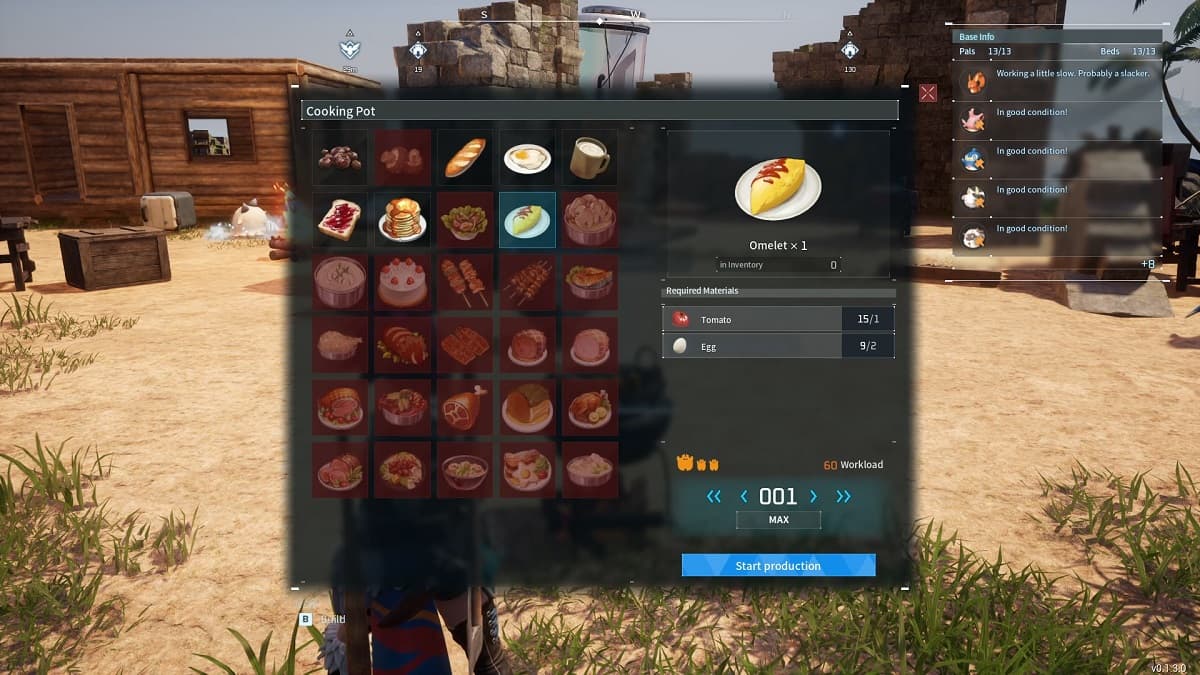Set quantity to MAX
The height and width of the screenshot is (675, 1200).
coord(778,520)
